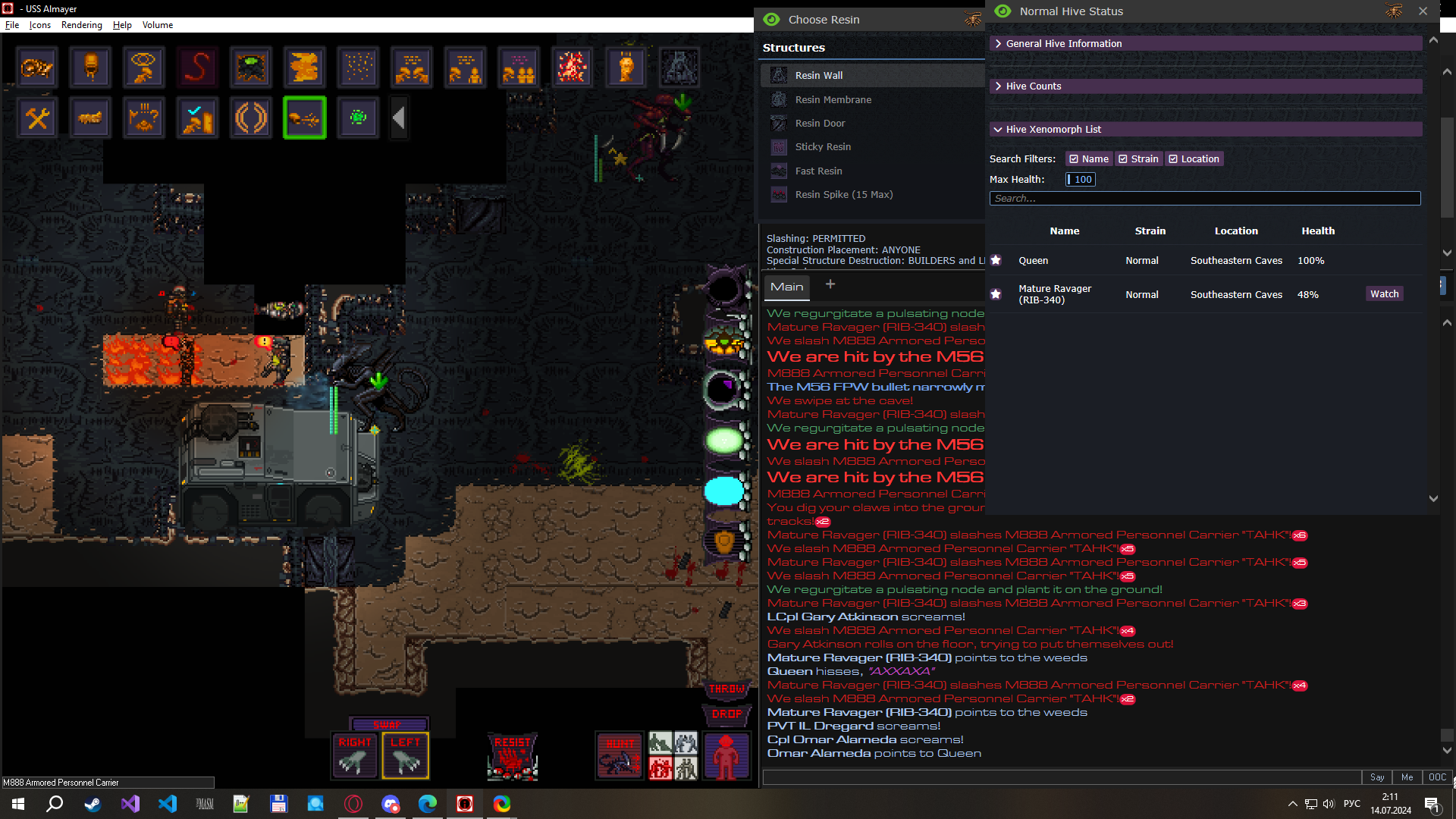
Task: Expand the Hive Counts section
Action: point(1033,86)
